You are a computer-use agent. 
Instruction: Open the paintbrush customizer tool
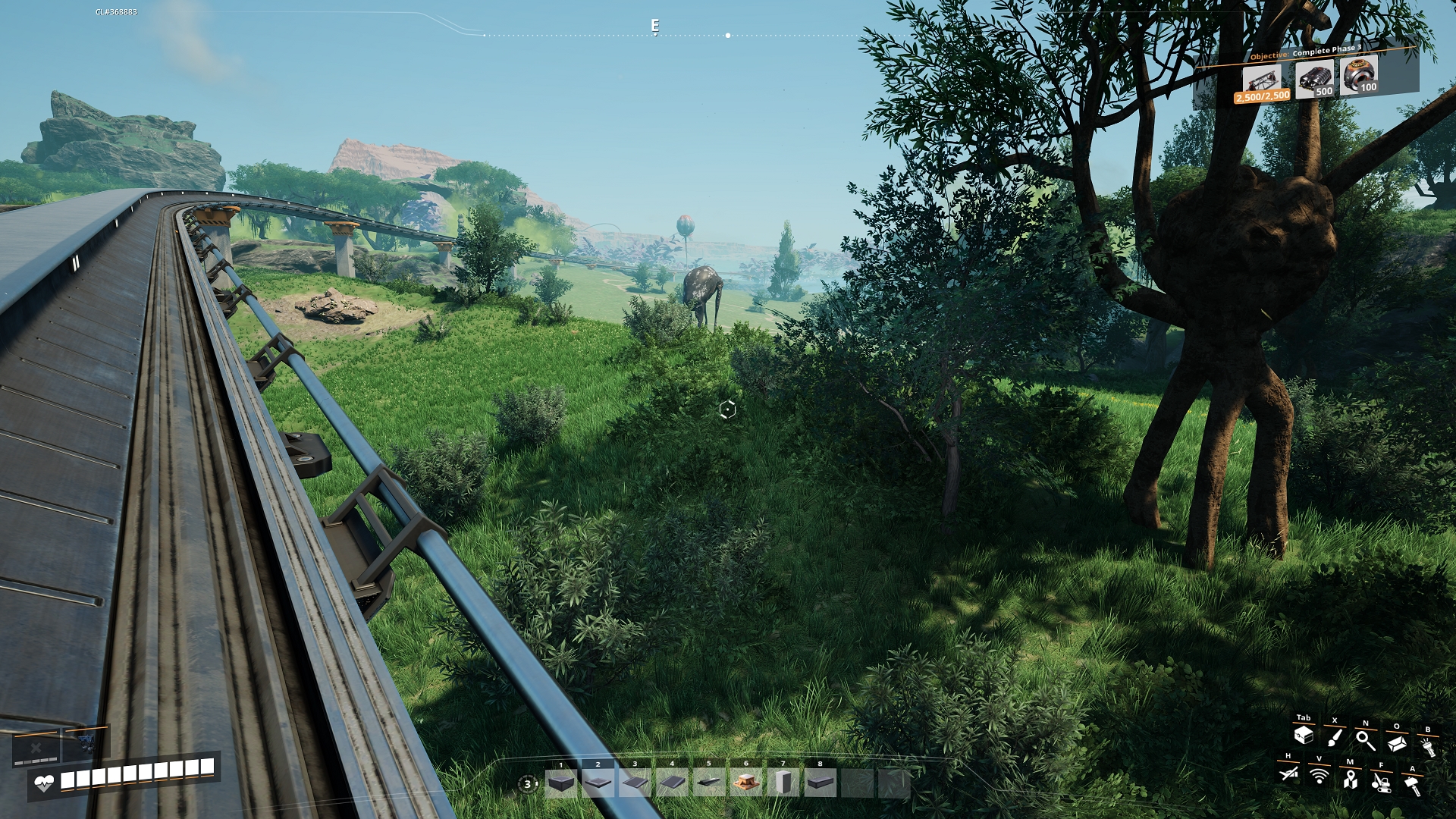(x=1335, y=737)
